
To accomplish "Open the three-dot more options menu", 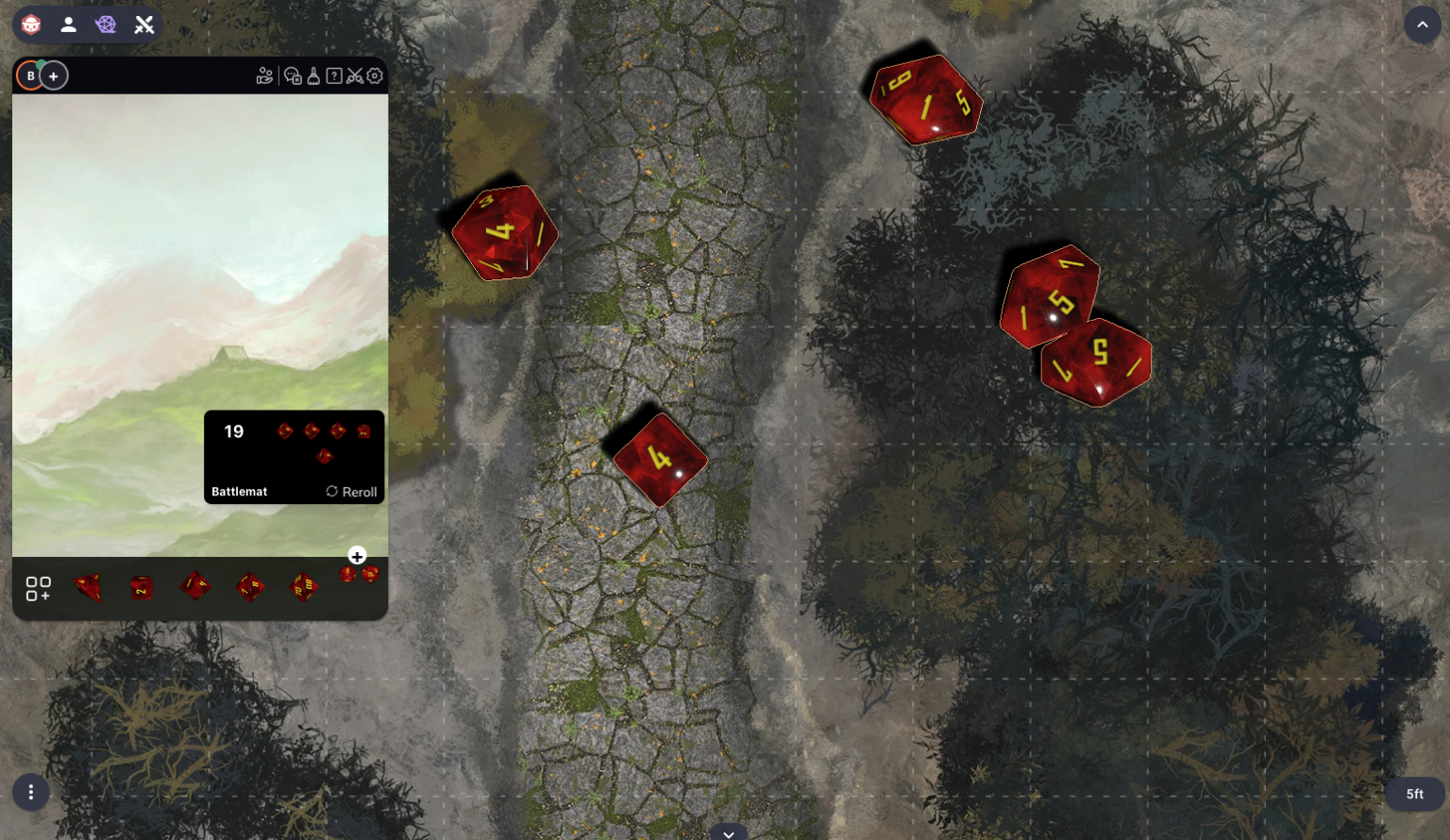I will tap(31, 792).
